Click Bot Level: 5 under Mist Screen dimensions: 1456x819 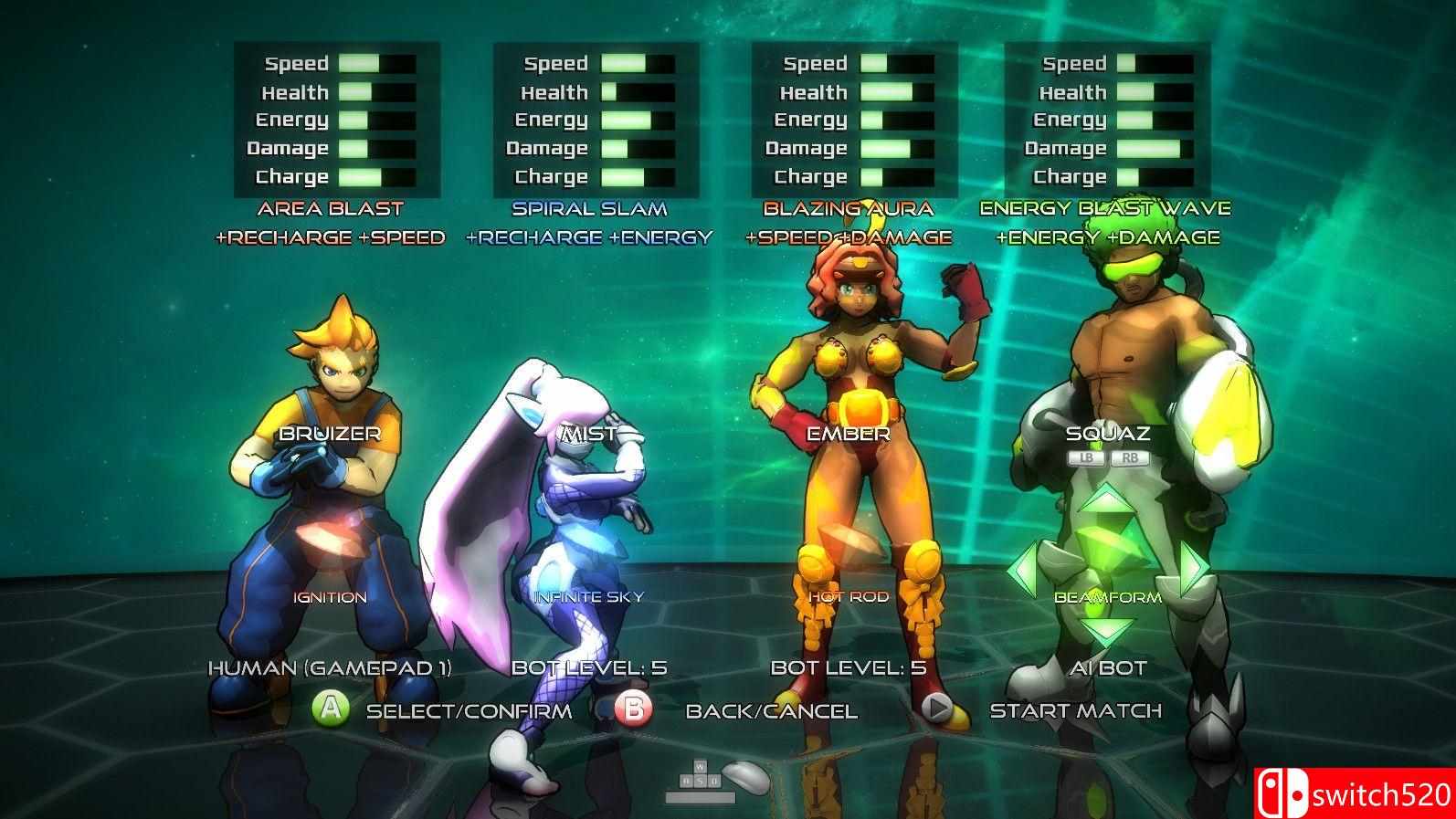coord(589,667)
